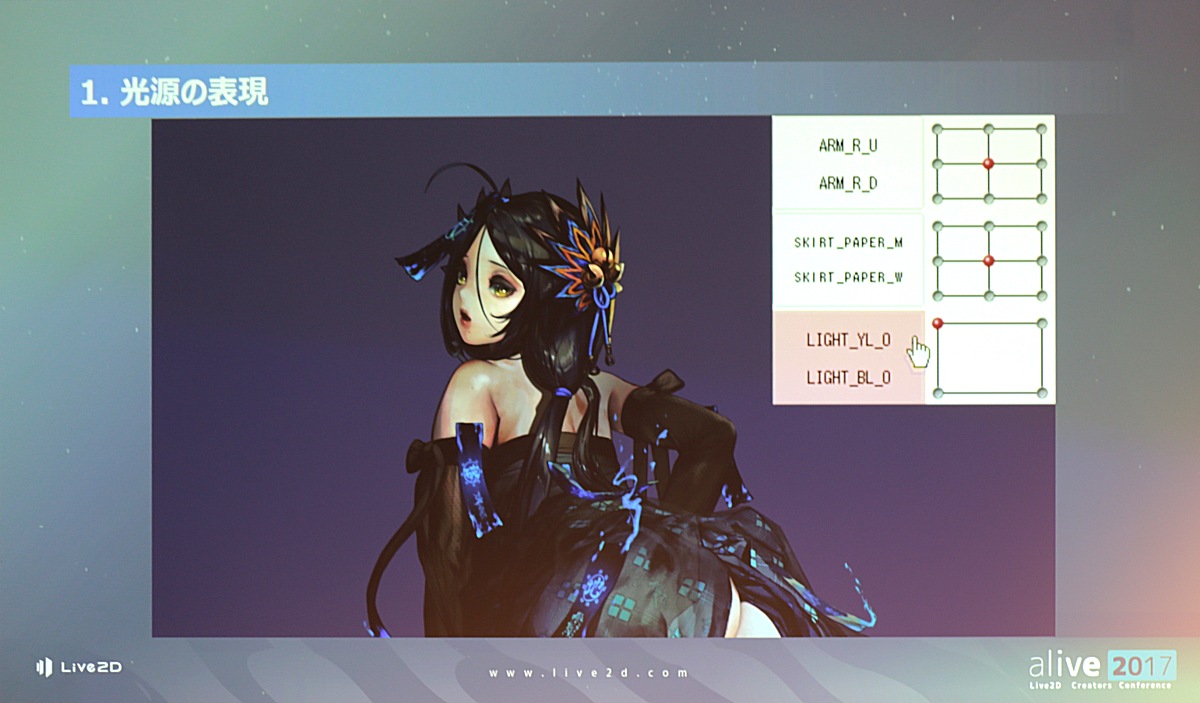Choose the SKIRT_PAPER_M parameter
Screen dimensions: 1200x703
848,244
